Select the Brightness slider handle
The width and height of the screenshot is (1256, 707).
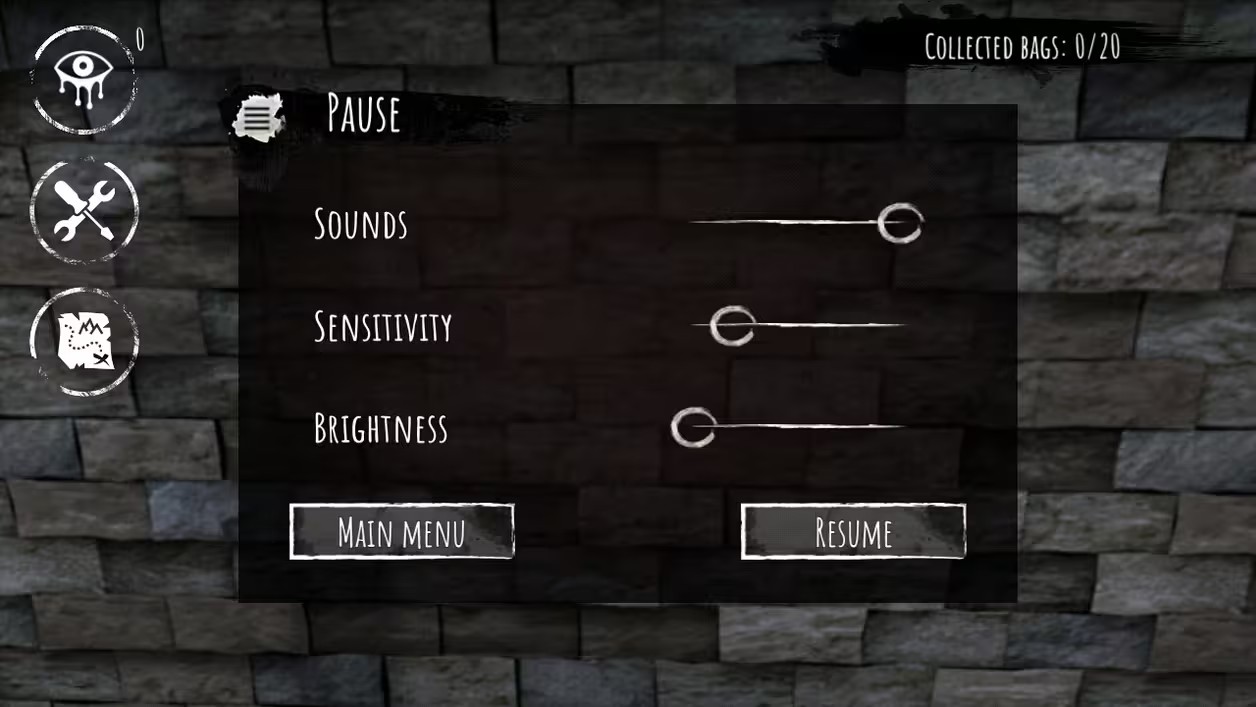[692, 427]
